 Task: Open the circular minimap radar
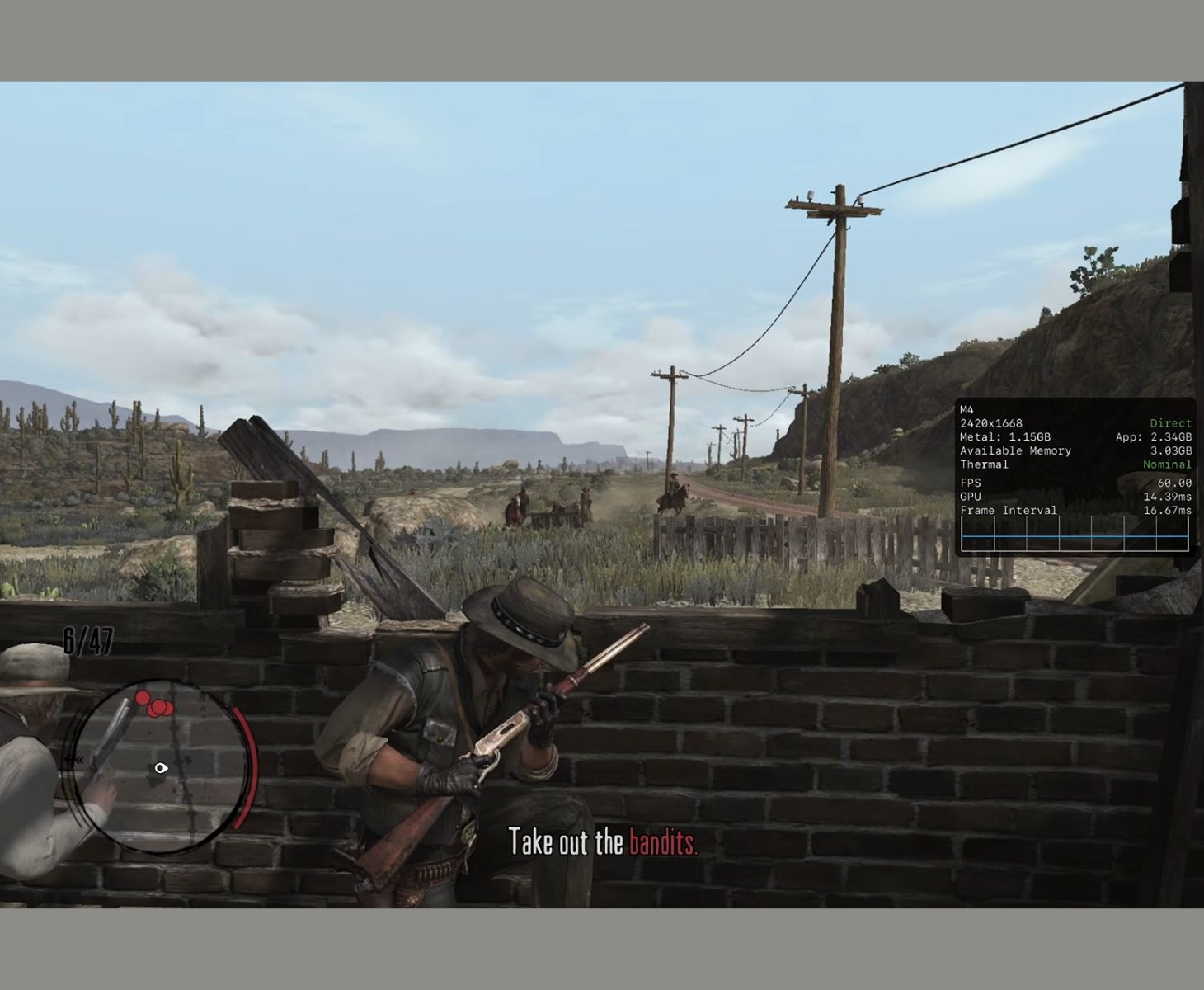162,766
